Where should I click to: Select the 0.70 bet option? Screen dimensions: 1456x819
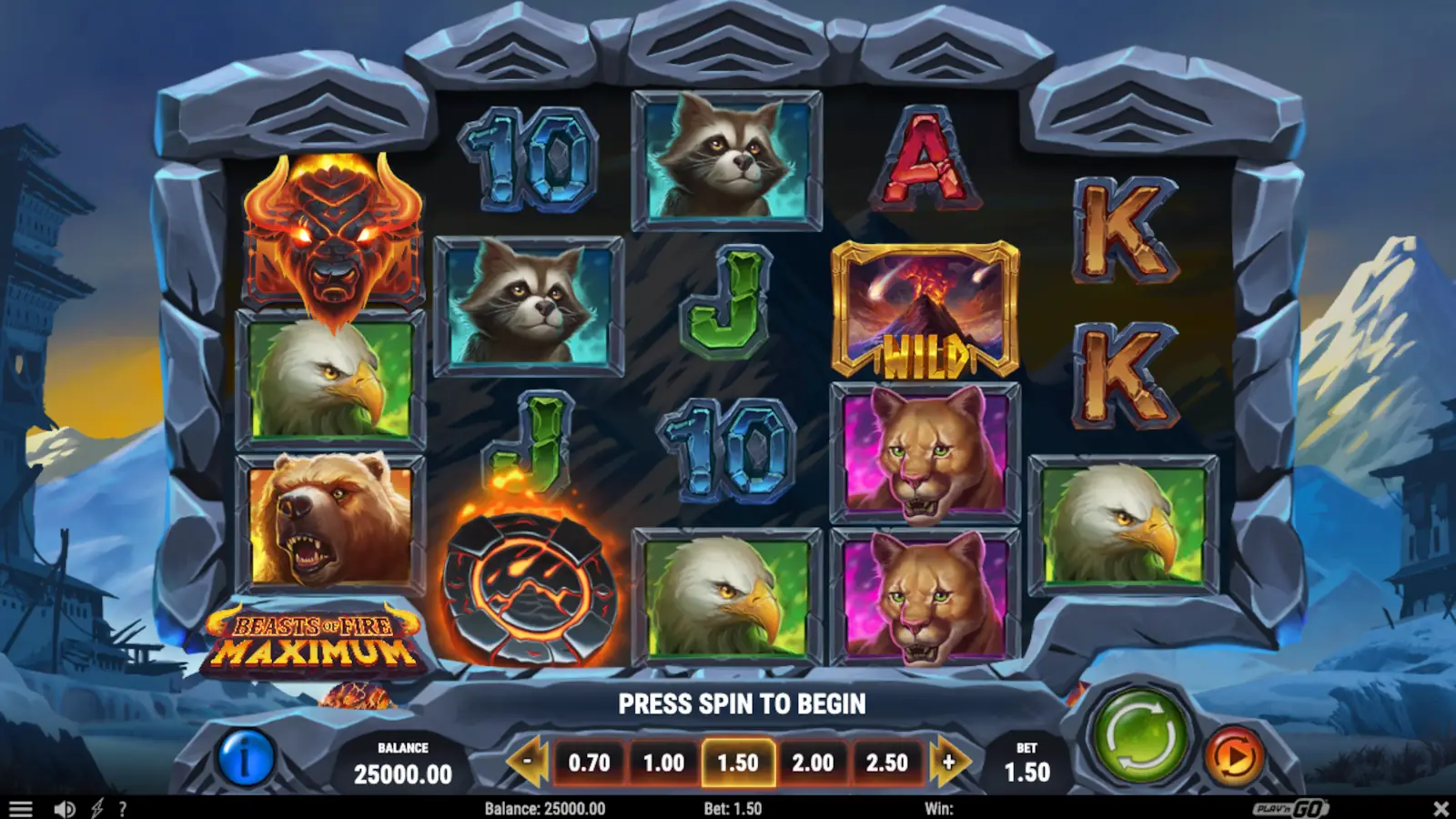(x=588, y=764)
